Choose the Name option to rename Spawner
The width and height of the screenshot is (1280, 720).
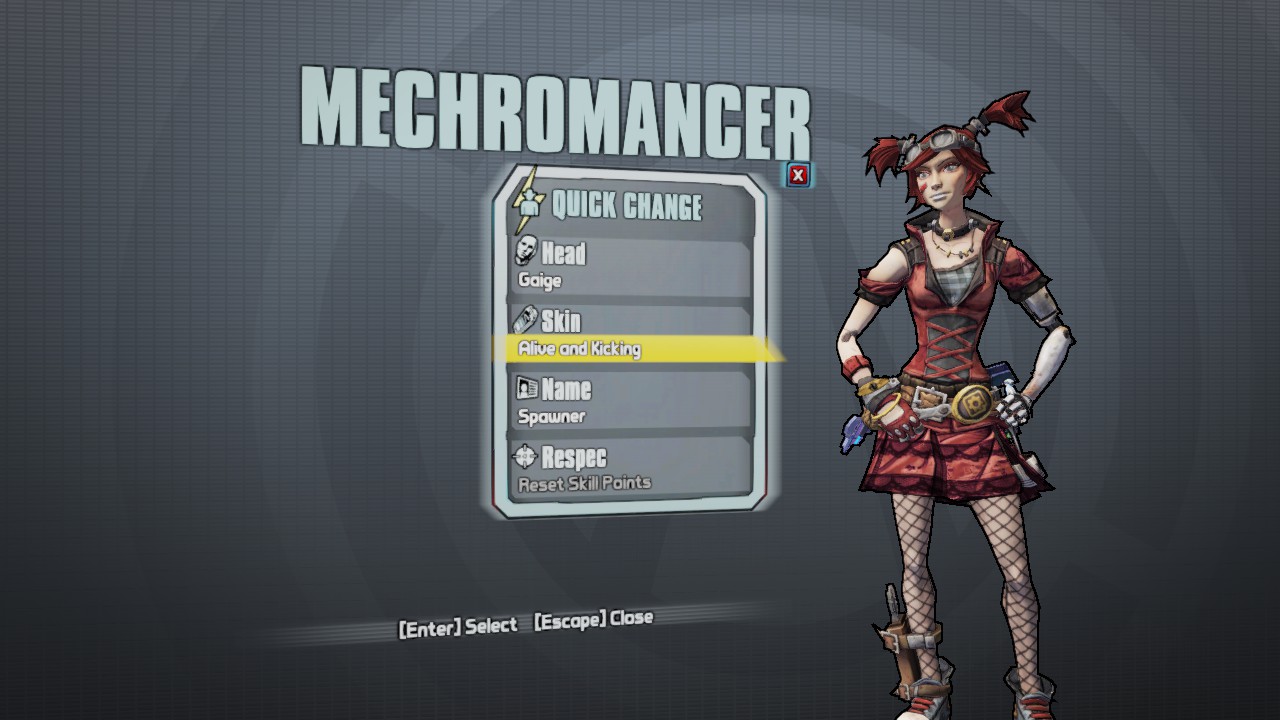(630, 401)
